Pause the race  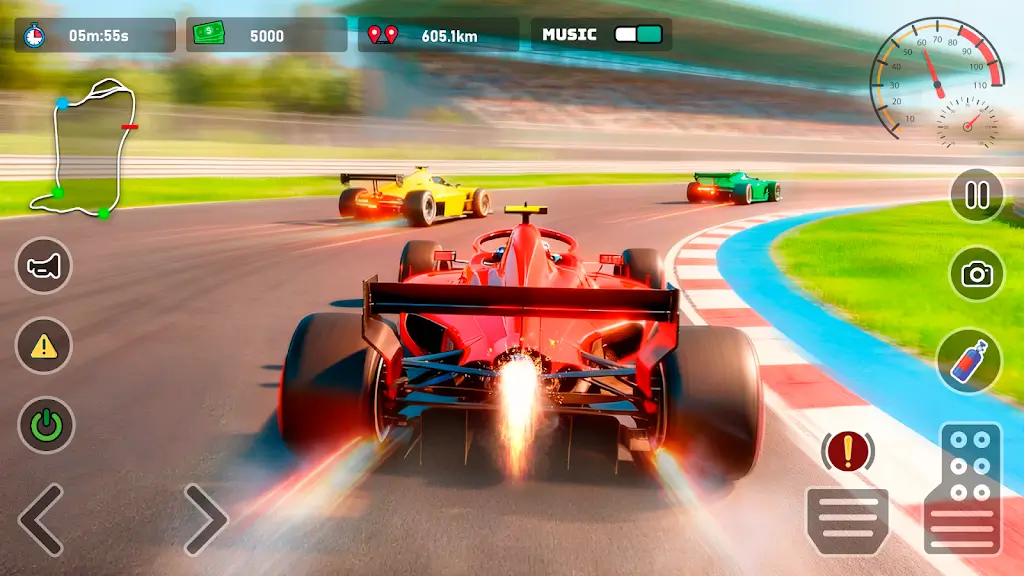[x=976, y=195]
